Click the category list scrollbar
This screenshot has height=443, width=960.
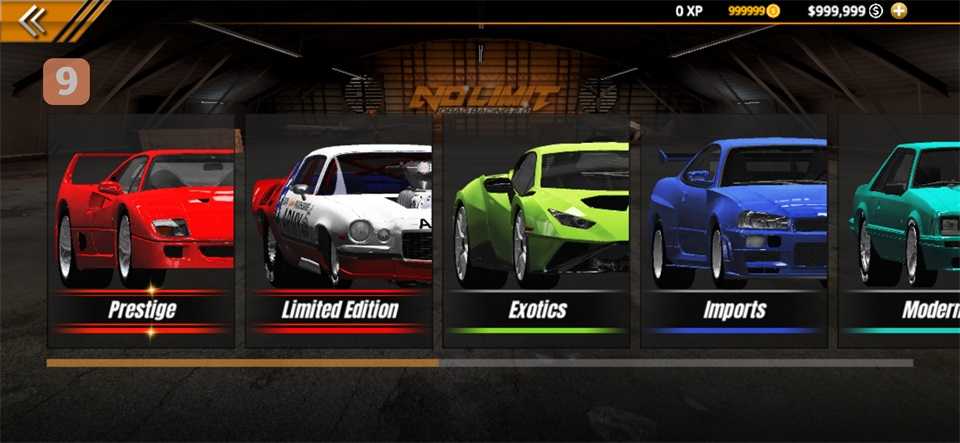[478, 363]
